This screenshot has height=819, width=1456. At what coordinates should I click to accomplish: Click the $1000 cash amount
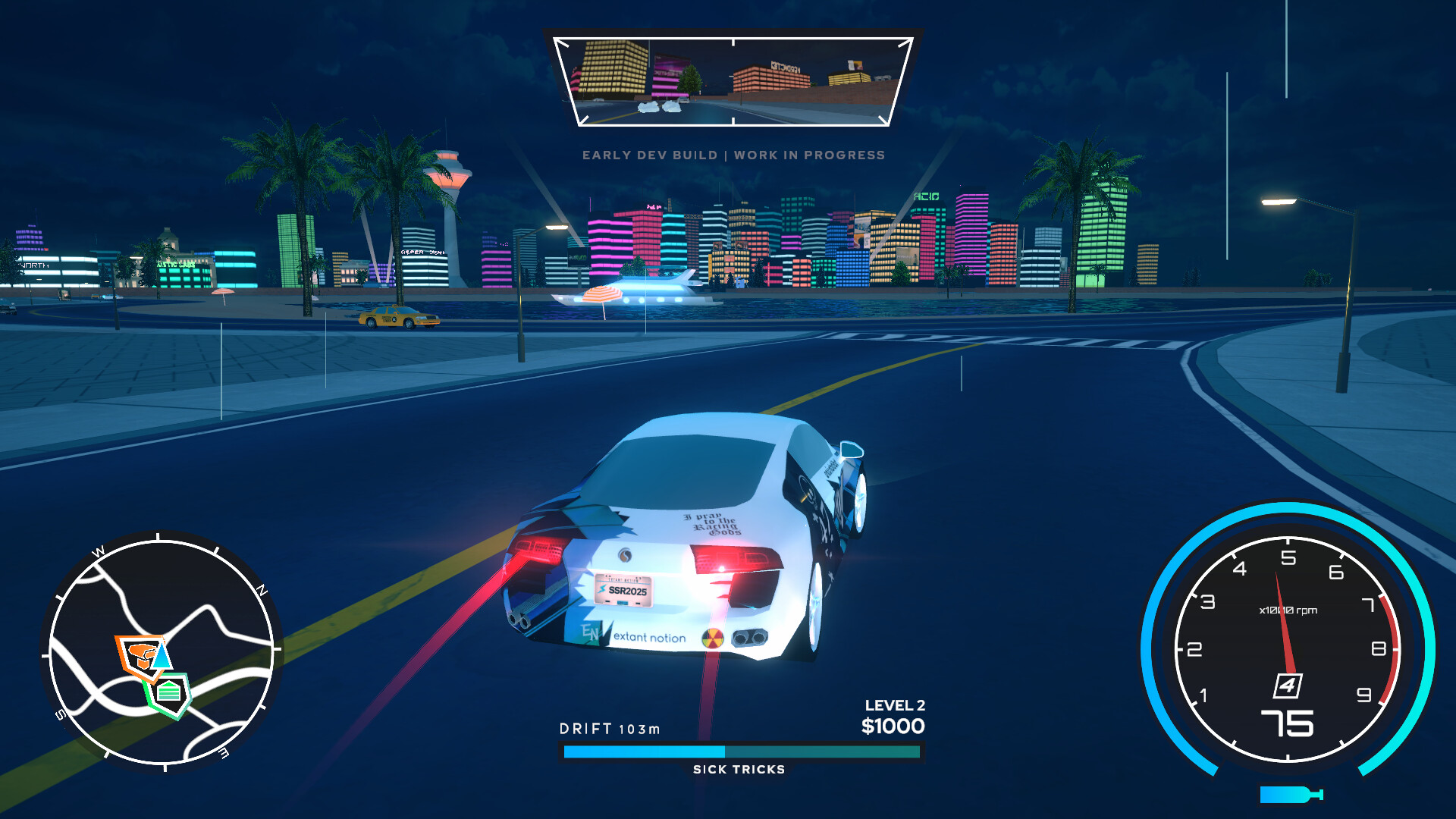click(x=893, y=726)
